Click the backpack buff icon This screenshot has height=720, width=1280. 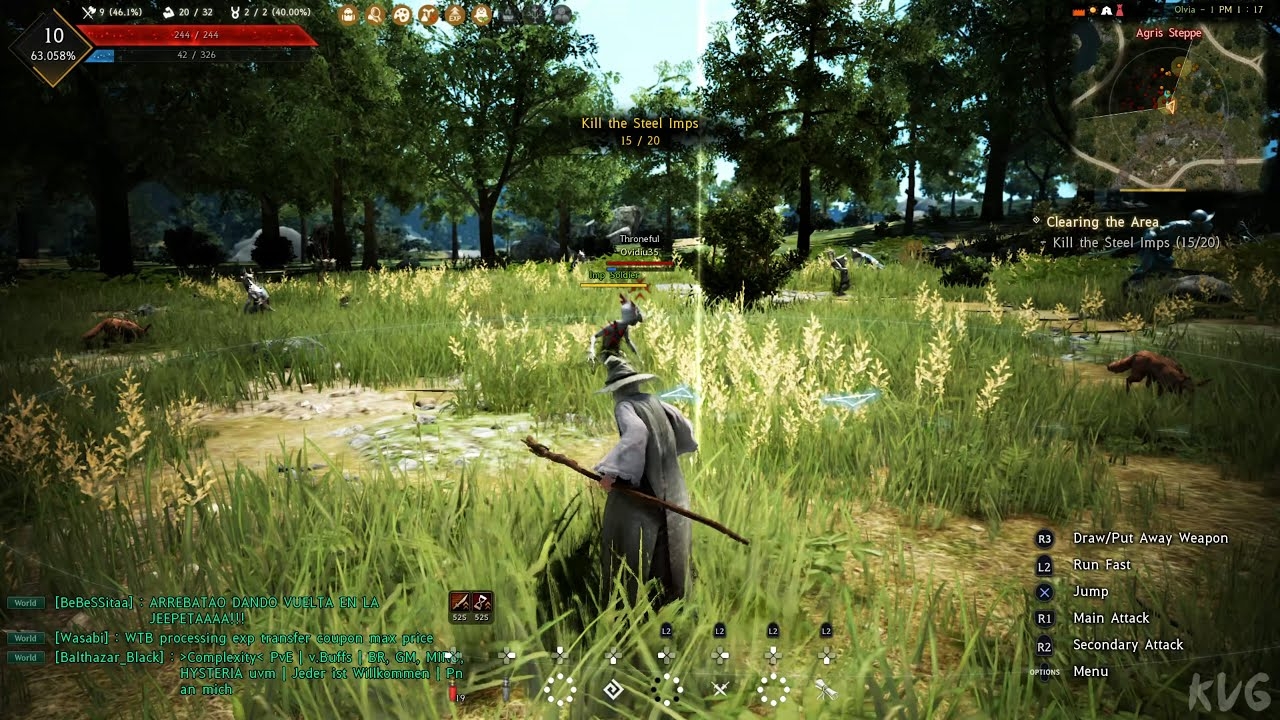[x=348, y=15]
